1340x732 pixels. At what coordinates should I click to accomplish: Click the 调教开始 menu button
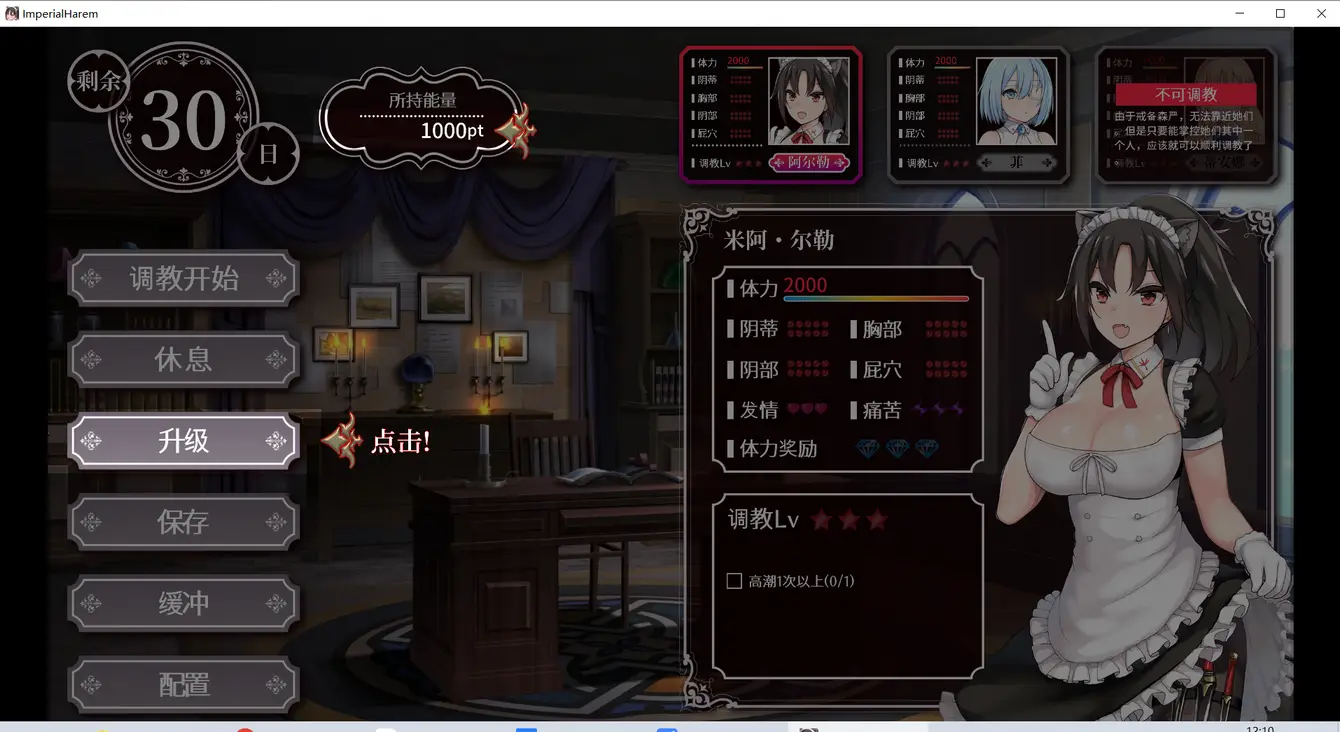tap(183, 278)
